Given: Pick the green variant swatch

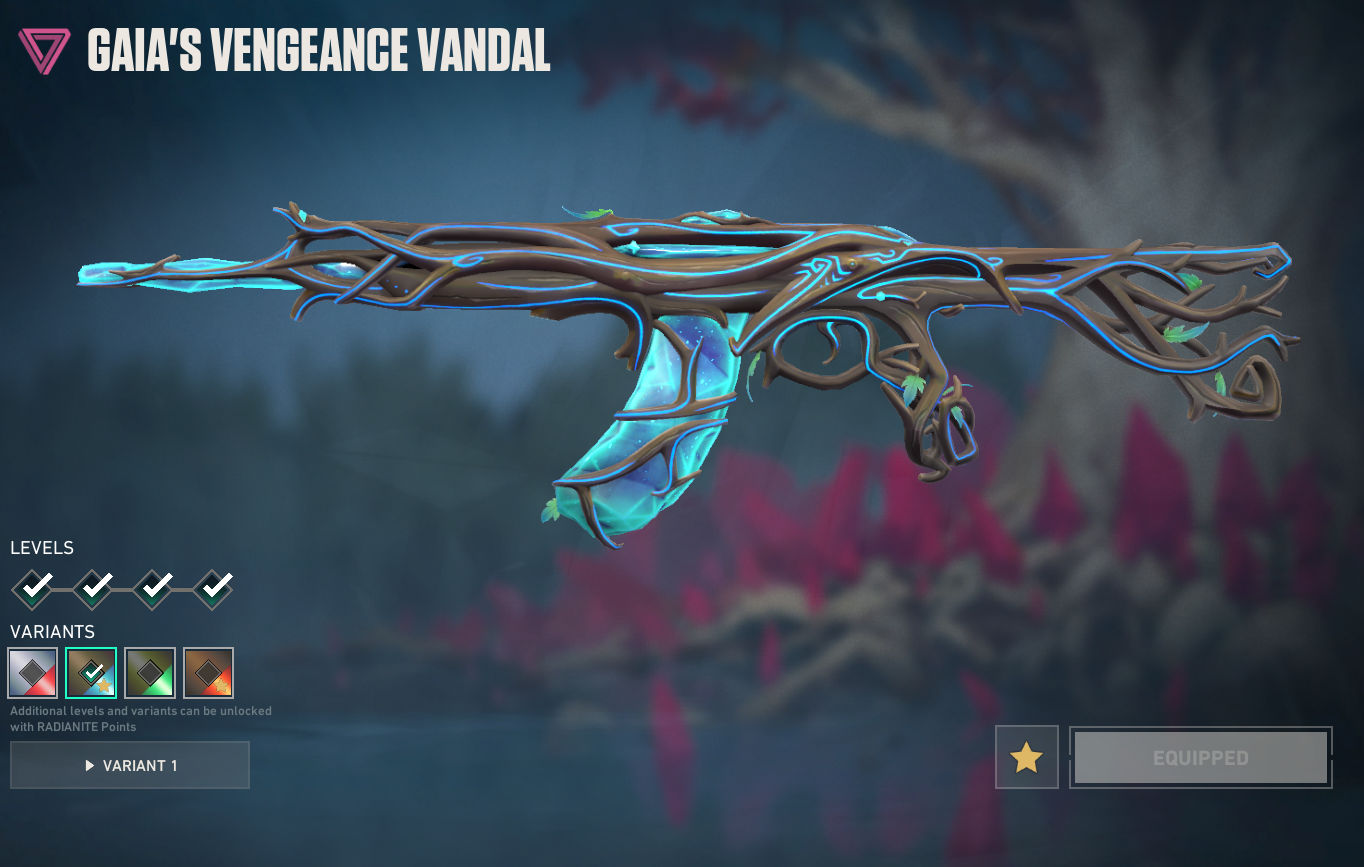Looking at the screenshot, I should point(150,673).
